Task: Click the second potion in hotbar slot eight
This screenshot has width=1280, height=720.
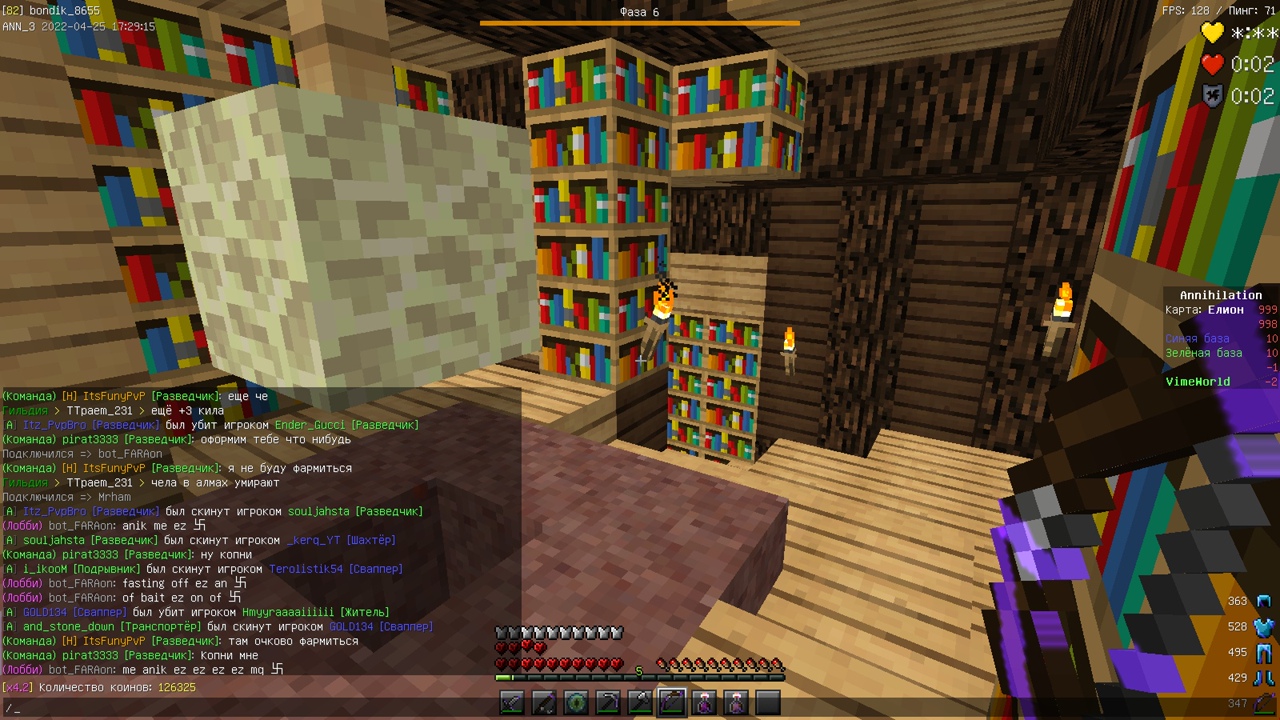Action: pos(737,702)
